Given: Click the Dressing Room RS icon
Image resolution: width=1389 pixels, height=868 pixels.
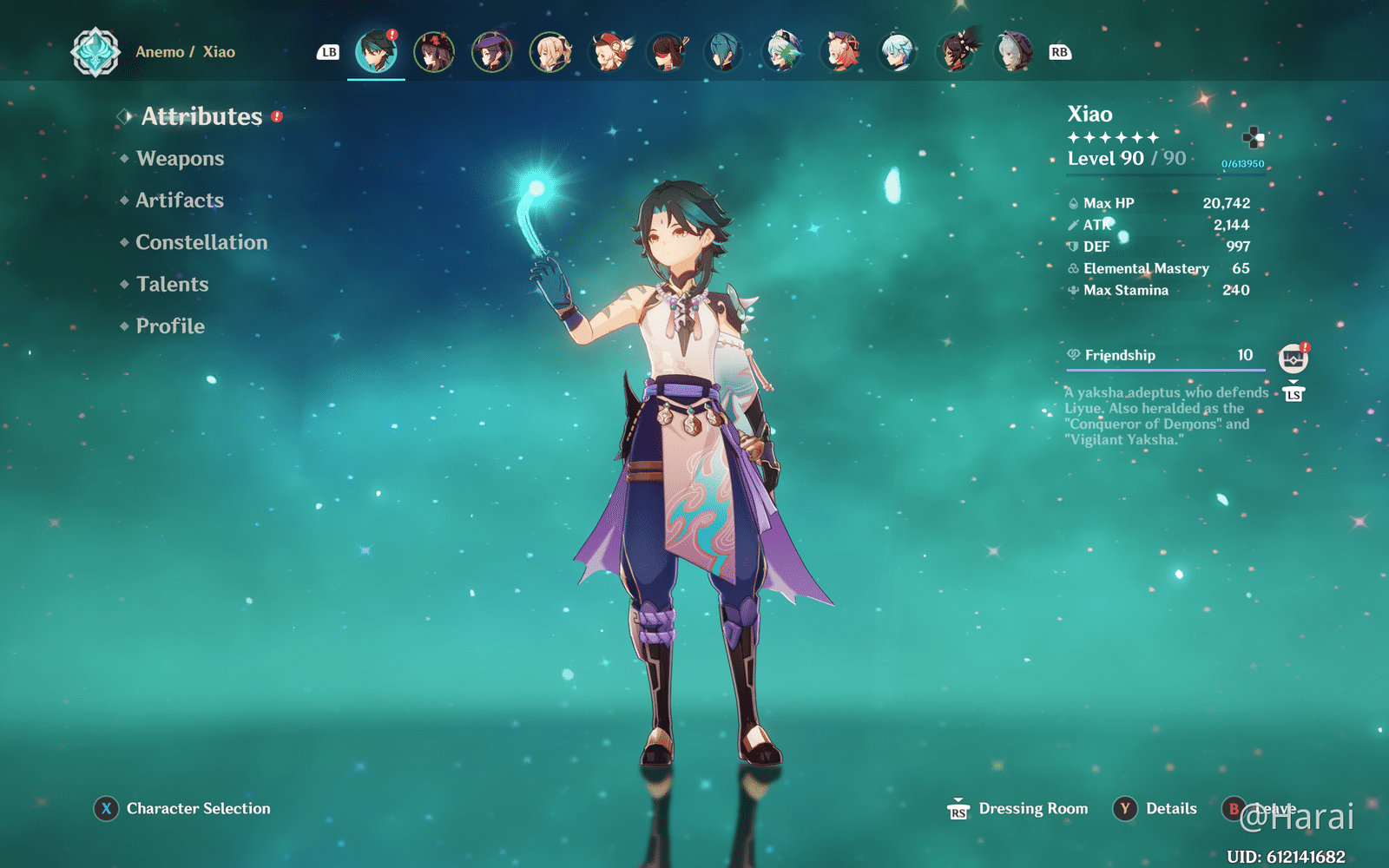Looking at the screenshot, I should click(x=958, y=808).
